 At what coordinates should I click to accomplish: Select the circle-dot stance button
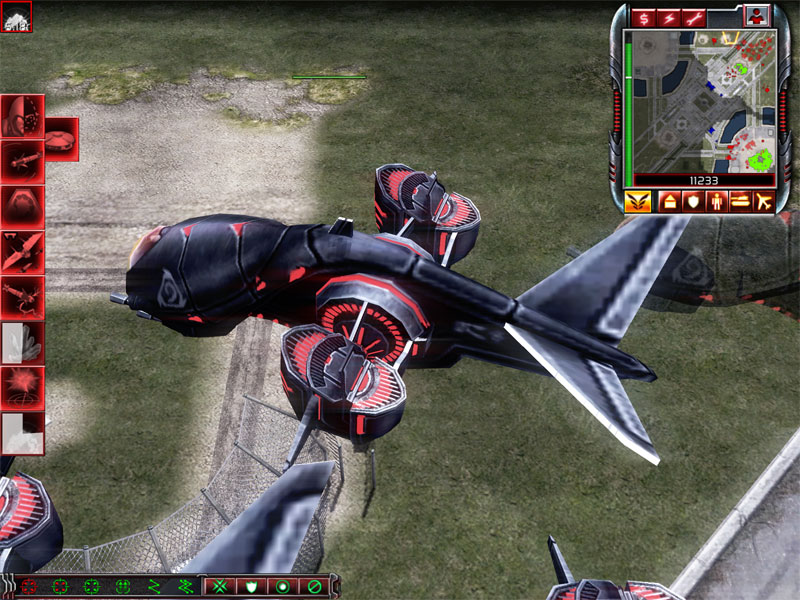(283, 585)
